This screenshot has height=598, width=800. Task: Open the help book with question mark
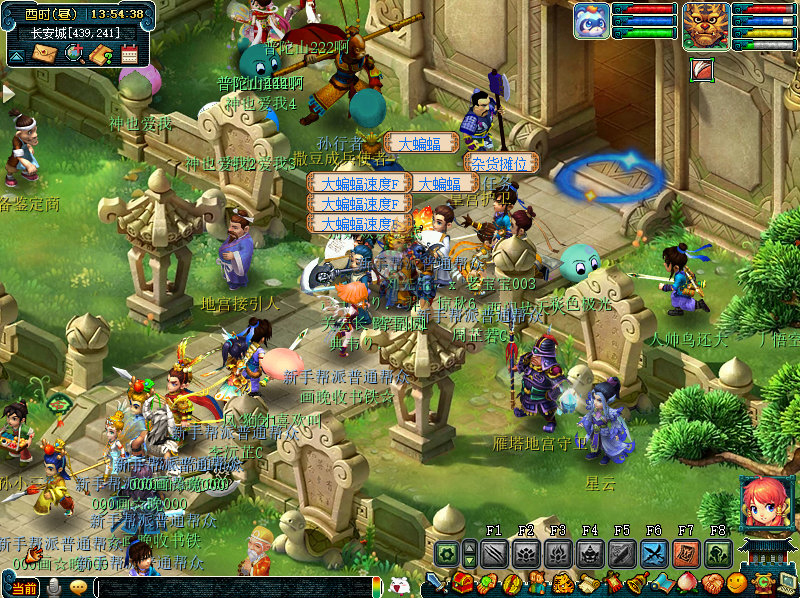pos(101,54)
